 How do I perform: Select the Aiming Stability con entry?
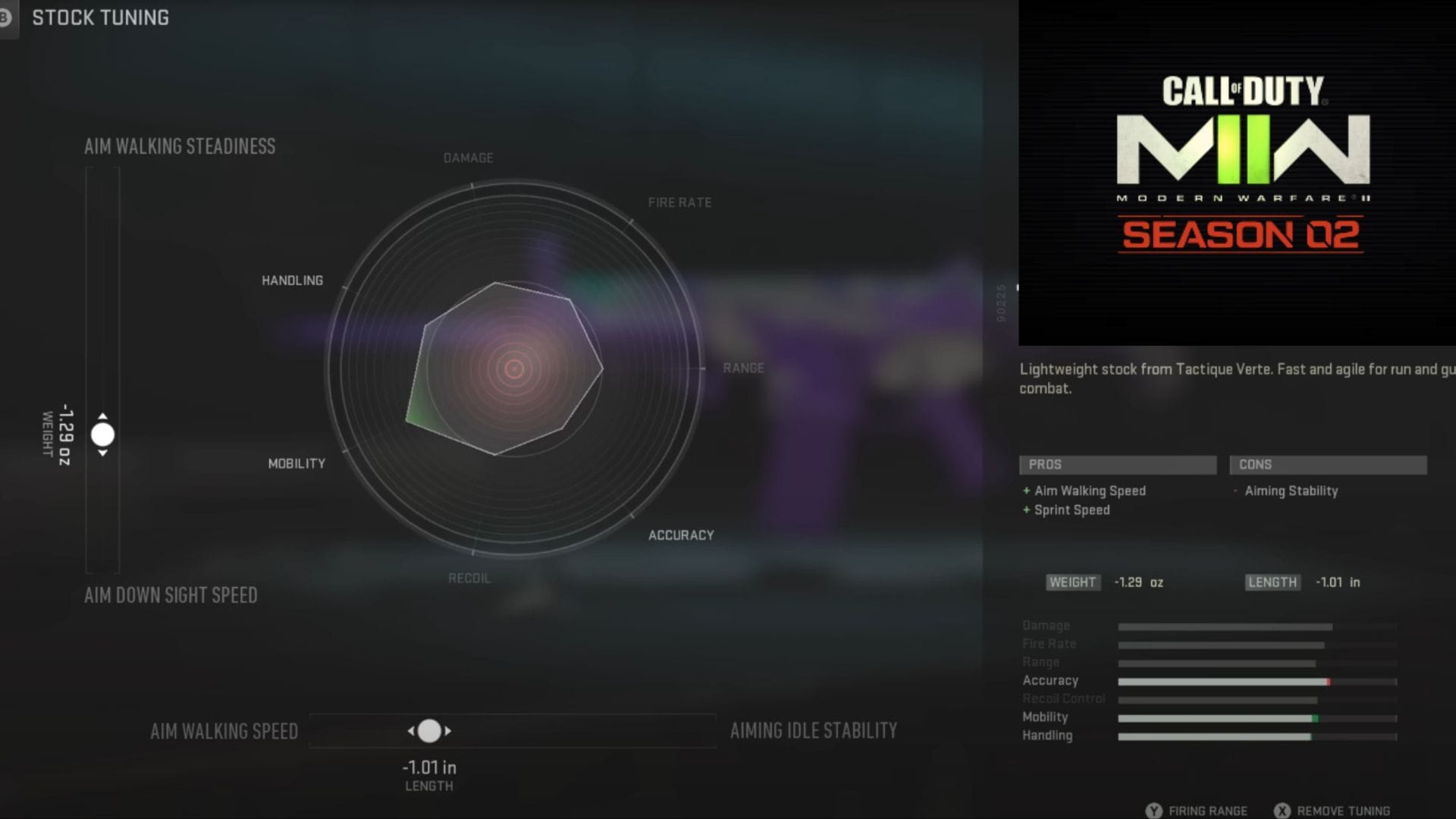coord(1290,491)
